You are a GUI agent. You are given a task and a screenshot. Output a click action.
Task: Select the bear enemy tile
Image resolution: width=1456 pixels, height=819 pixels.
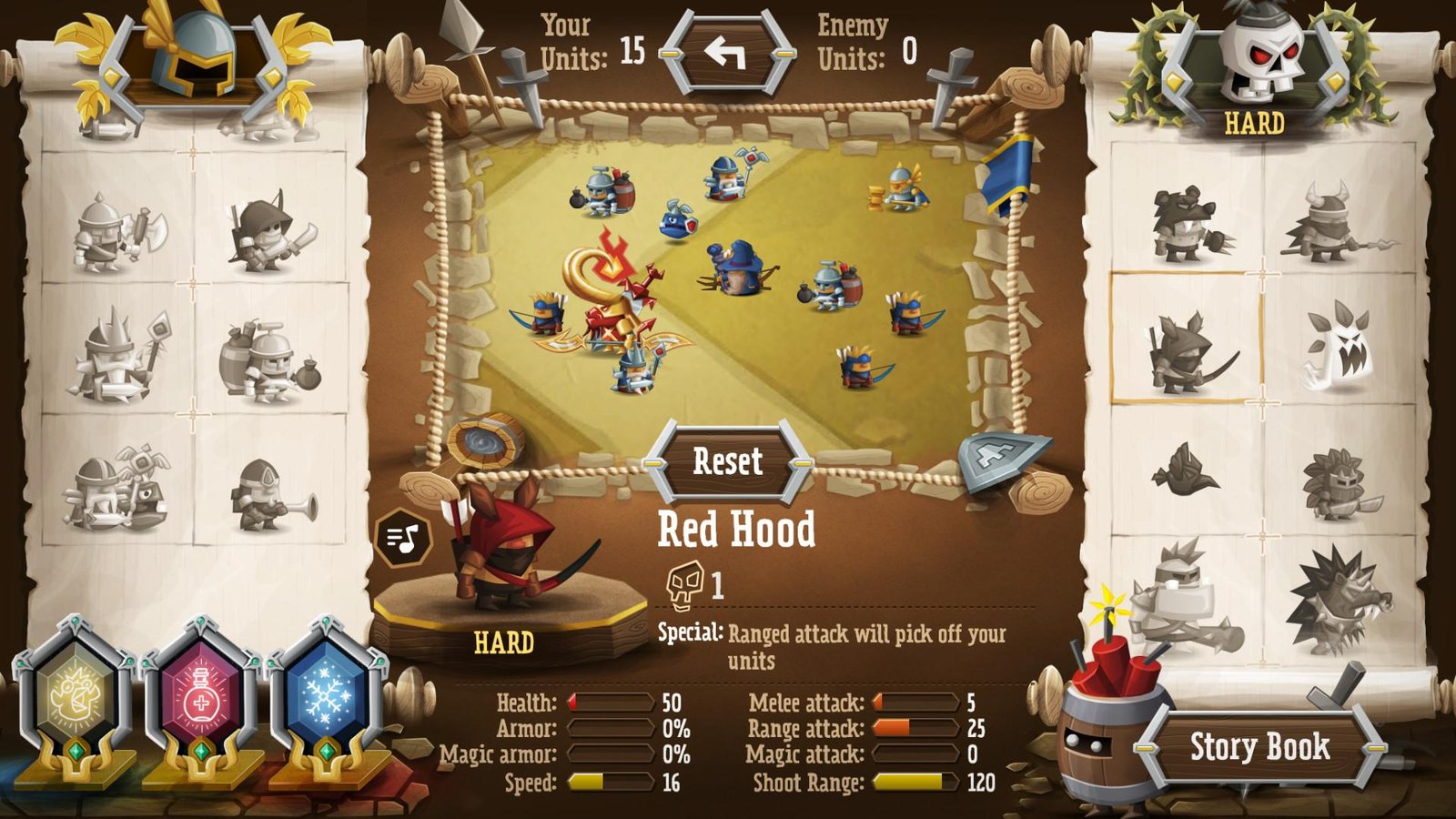[1187, 224]
